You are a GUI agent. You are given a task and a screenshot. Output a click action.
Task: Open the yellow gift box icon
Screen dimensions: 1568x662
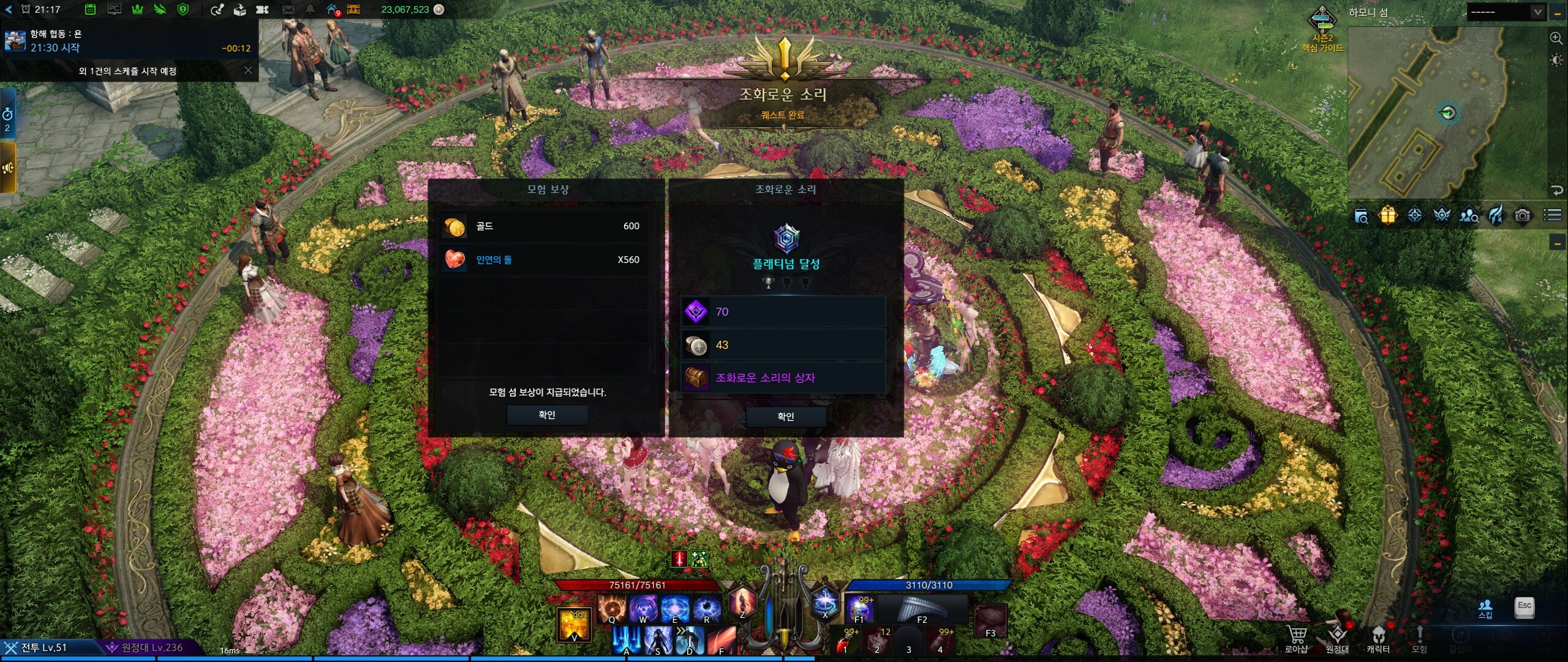tap(1388, 215)
